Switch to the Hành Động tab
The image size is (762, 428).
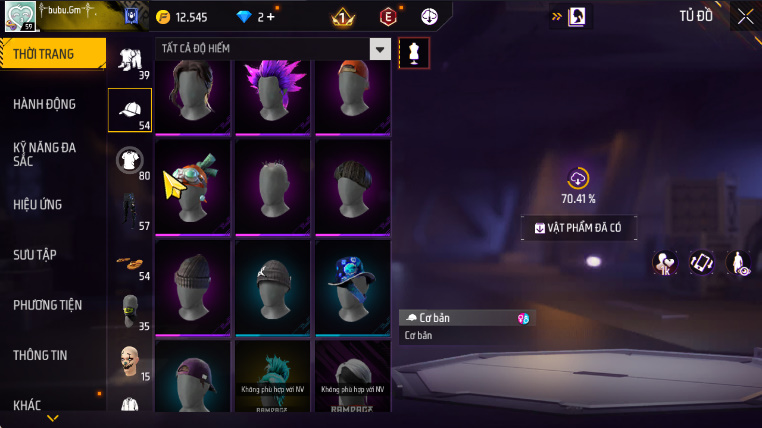pyautogui.click(x=45, y=104)
